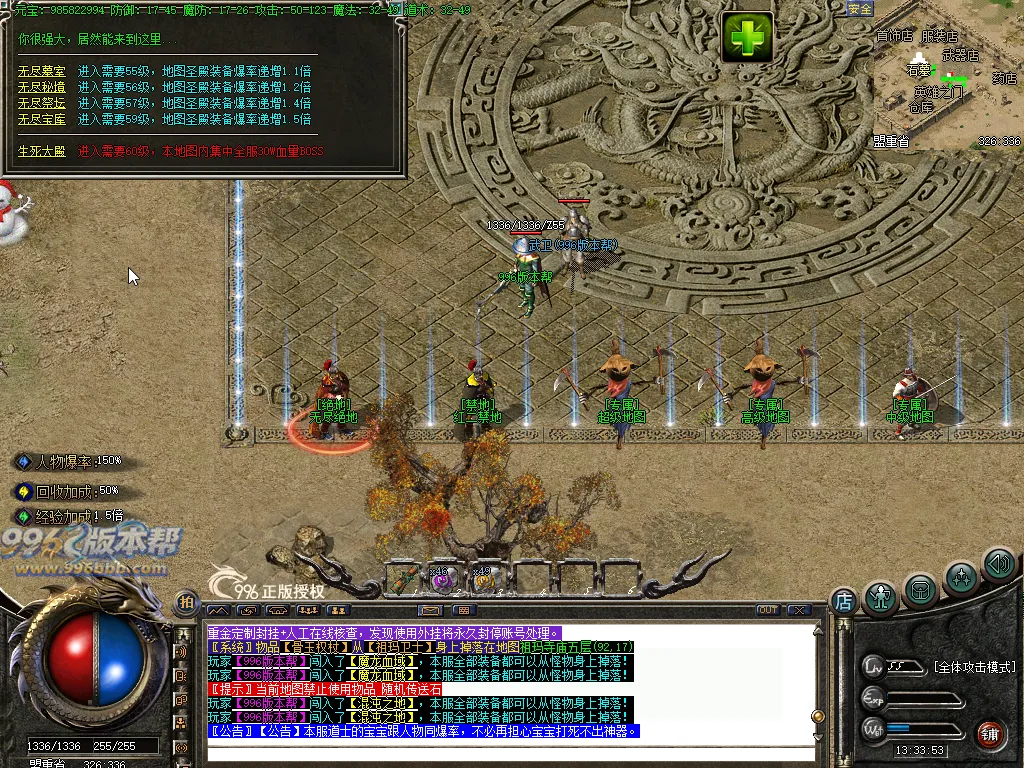
Task: Toggle the sound speaker button
Action: tap(998, 565)
